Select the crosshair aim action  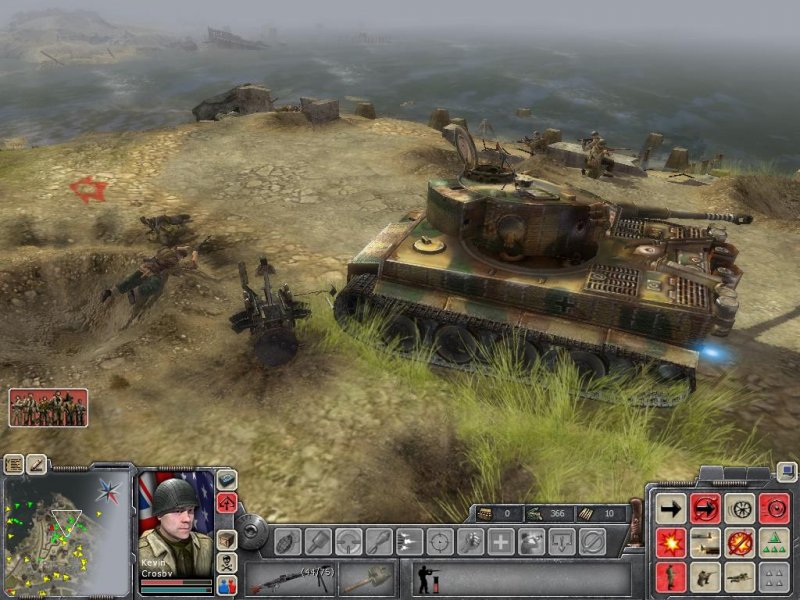click(x=439, y=541)
